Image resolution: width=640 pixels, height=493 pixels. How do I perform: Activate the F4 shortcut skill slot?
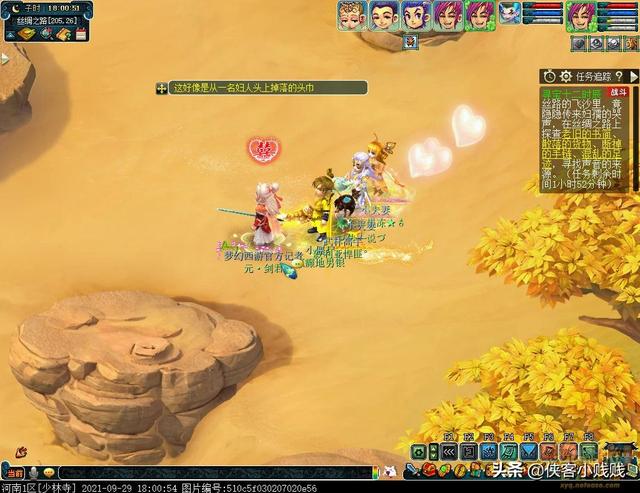pos(509,451)
